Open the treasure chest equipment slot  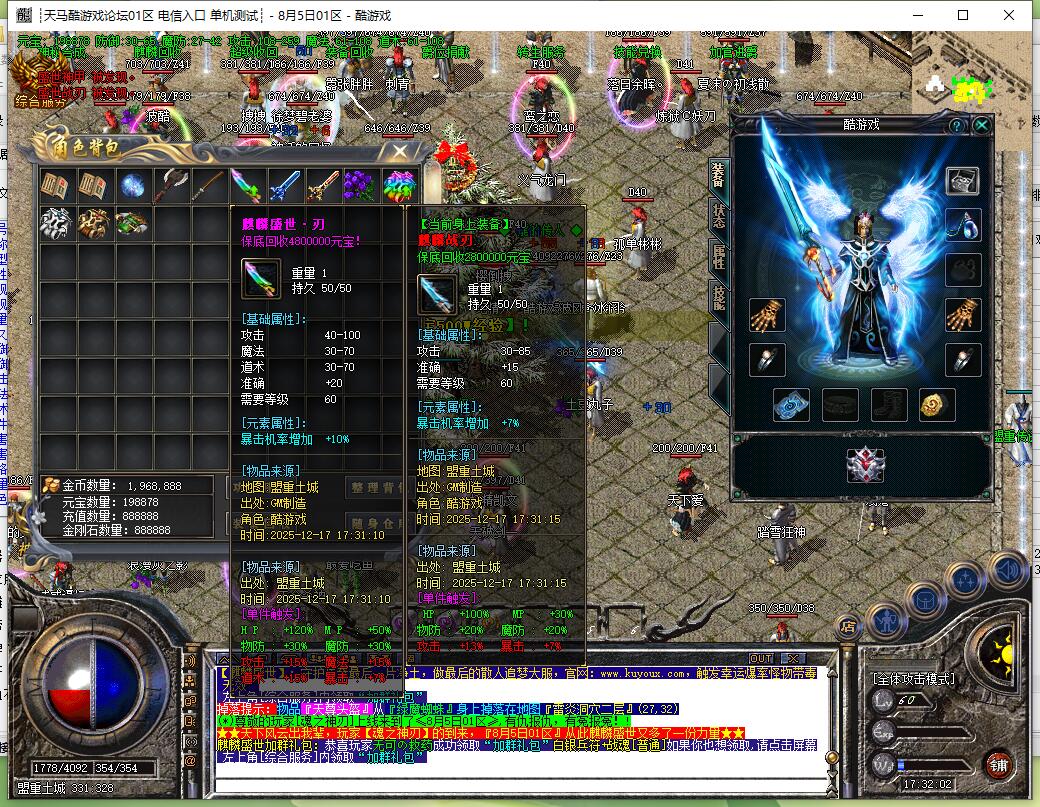pos(963,181)
